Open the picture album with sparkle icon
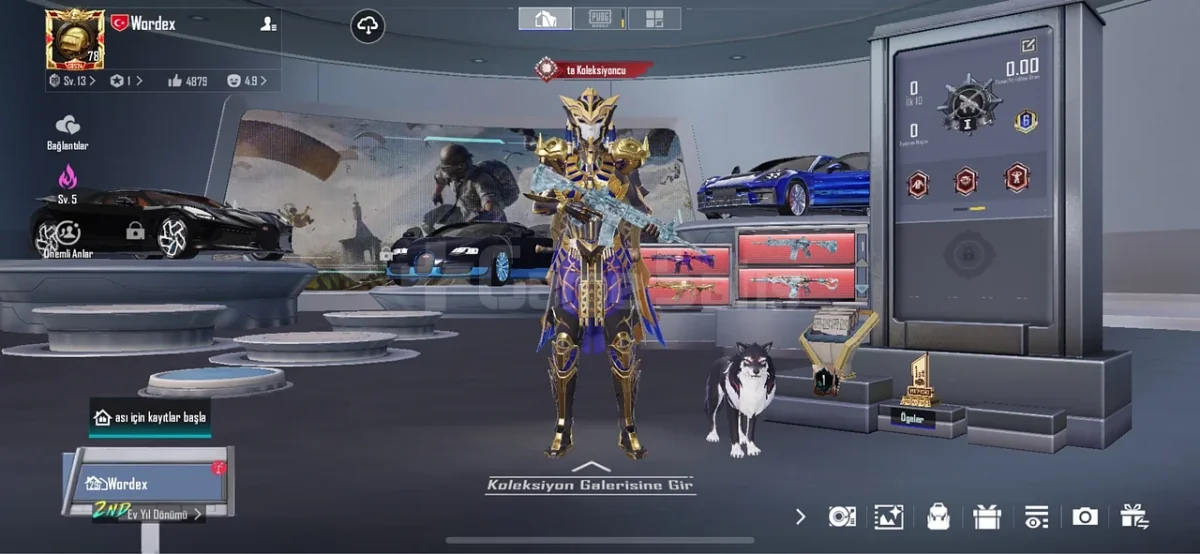1200x554 pixels. pyautogui.click(x=888, y=516)
